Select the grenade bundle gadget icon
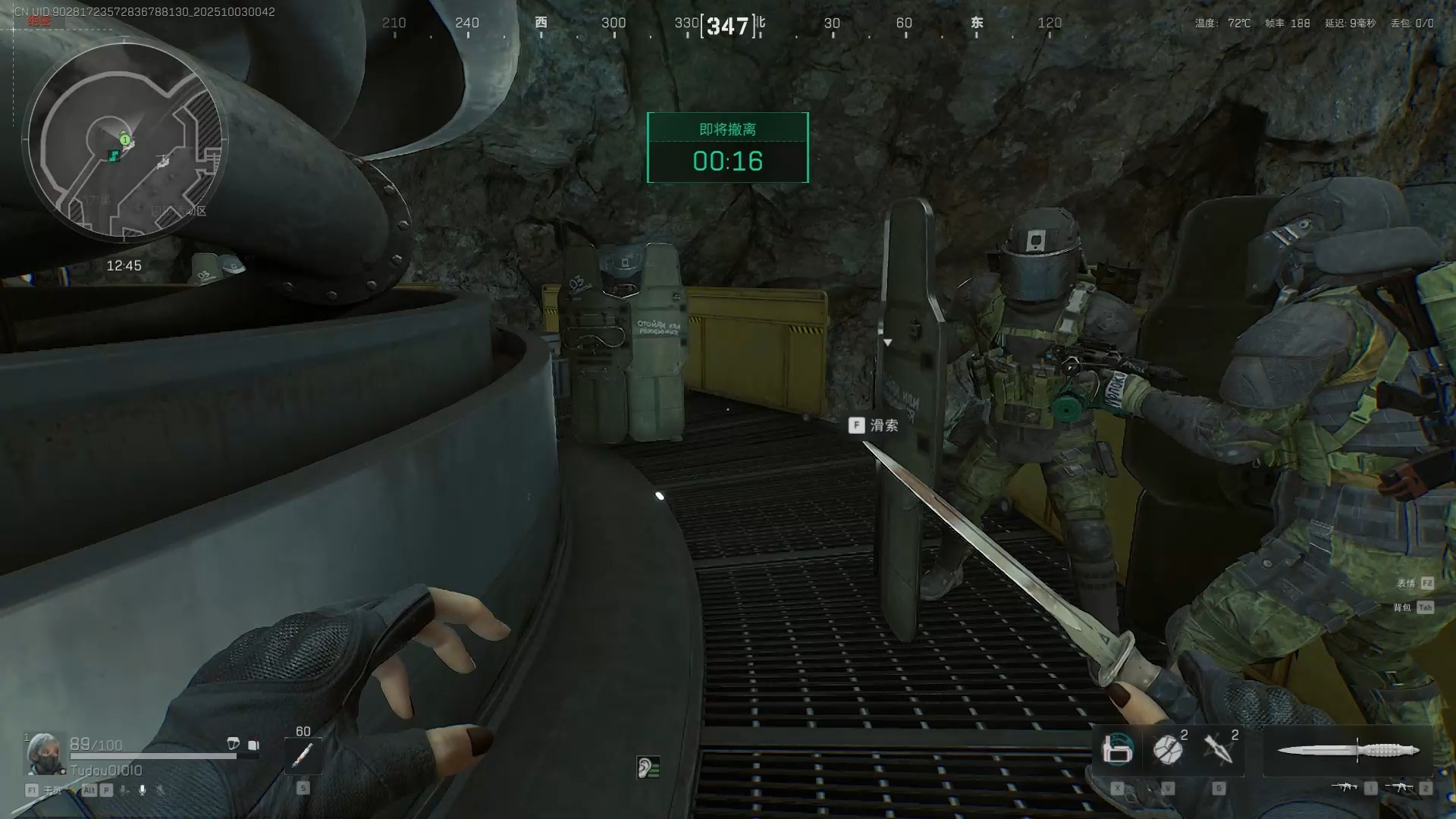The width and height of the screenshot is (1456, 819). 1168,750
